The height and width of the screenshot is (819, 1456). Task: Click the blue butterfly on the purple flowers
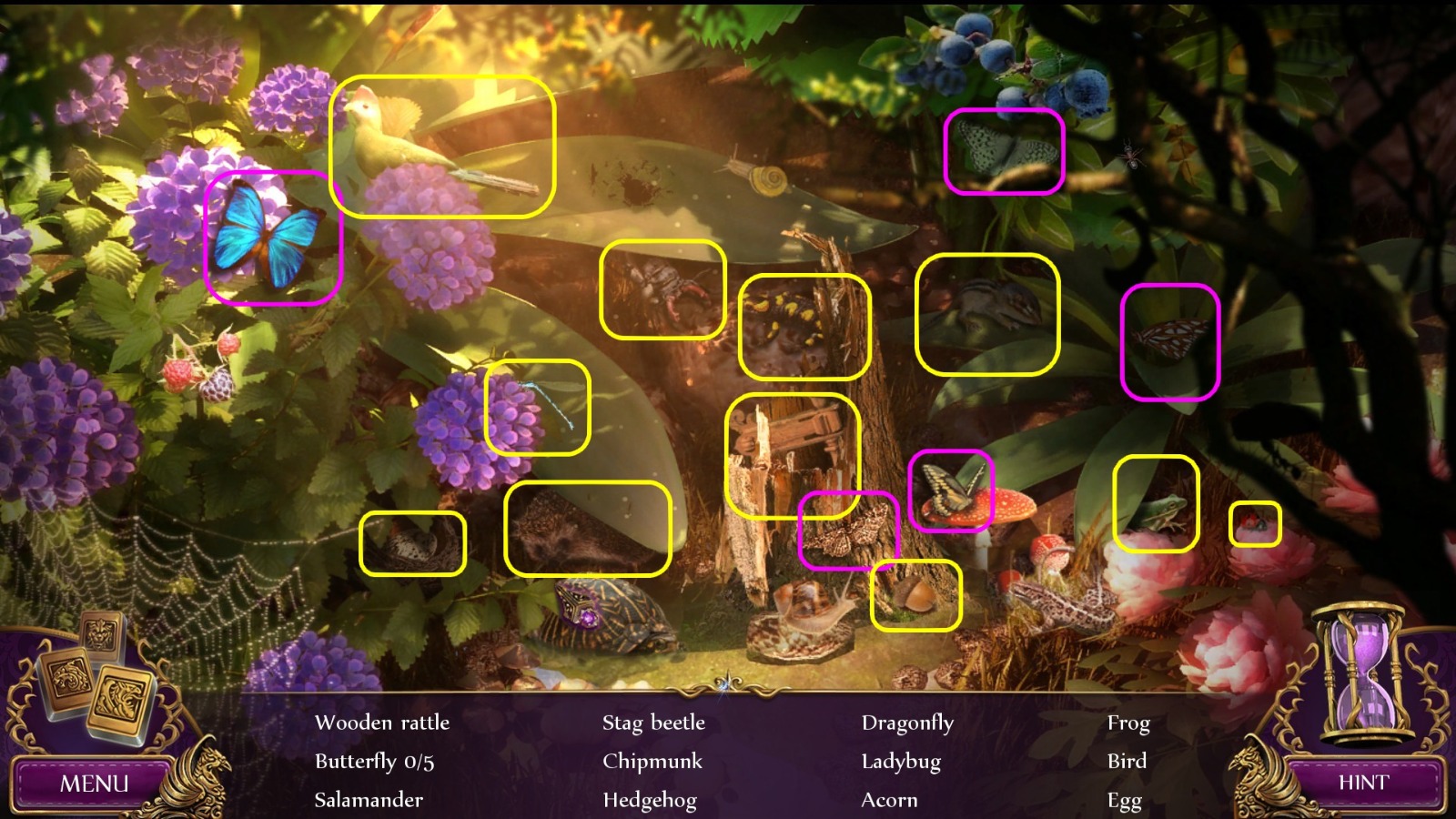point(268,237)
